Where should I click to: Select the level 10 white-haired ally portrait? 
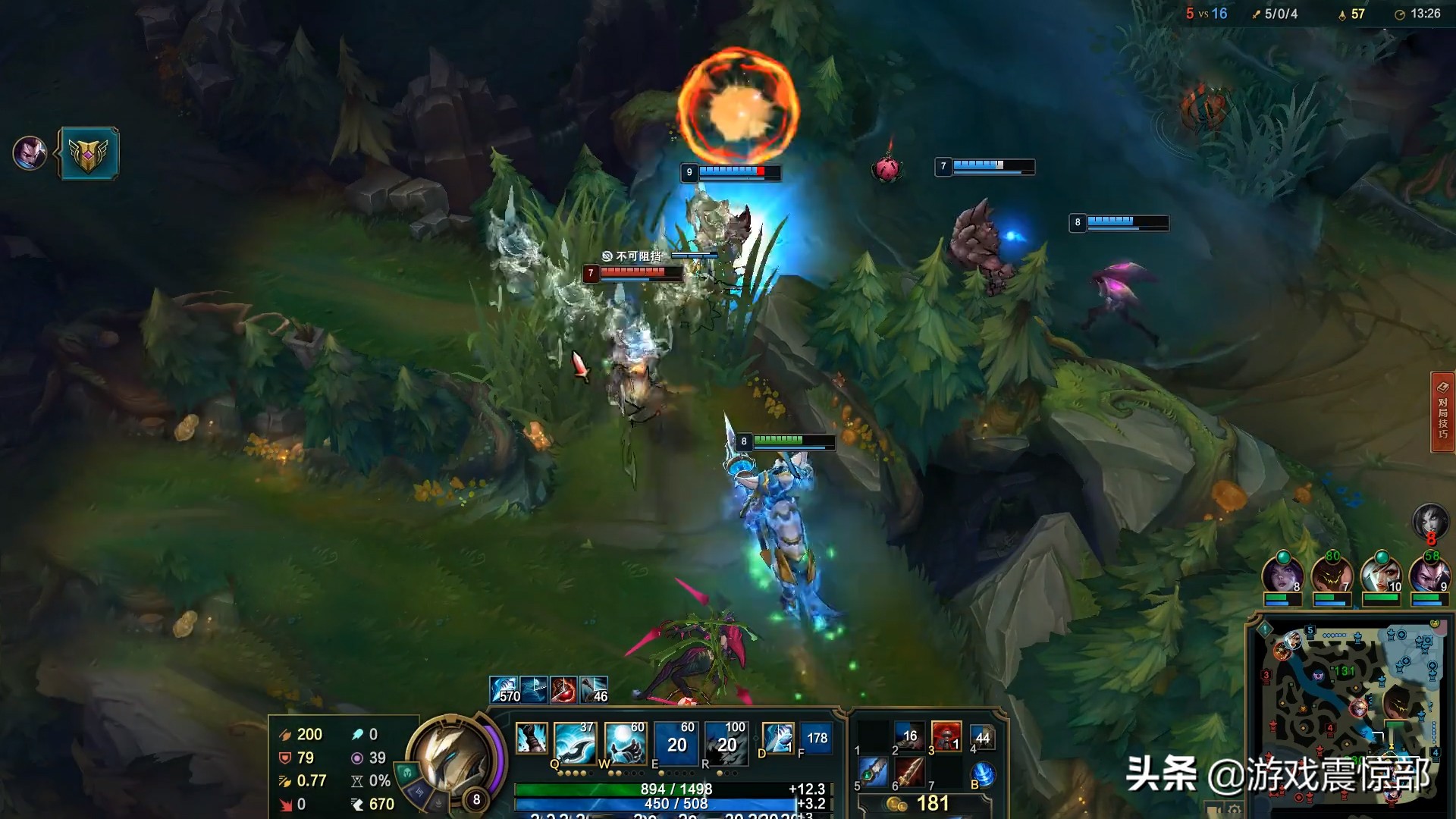point(1380,574)
